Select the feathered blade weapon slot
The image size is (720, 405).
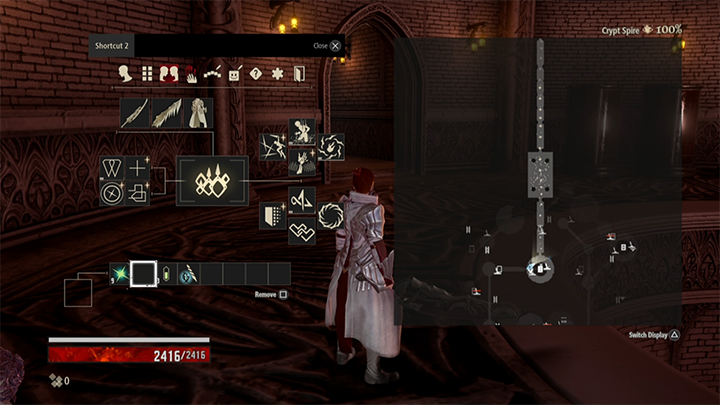click(165, 112)
